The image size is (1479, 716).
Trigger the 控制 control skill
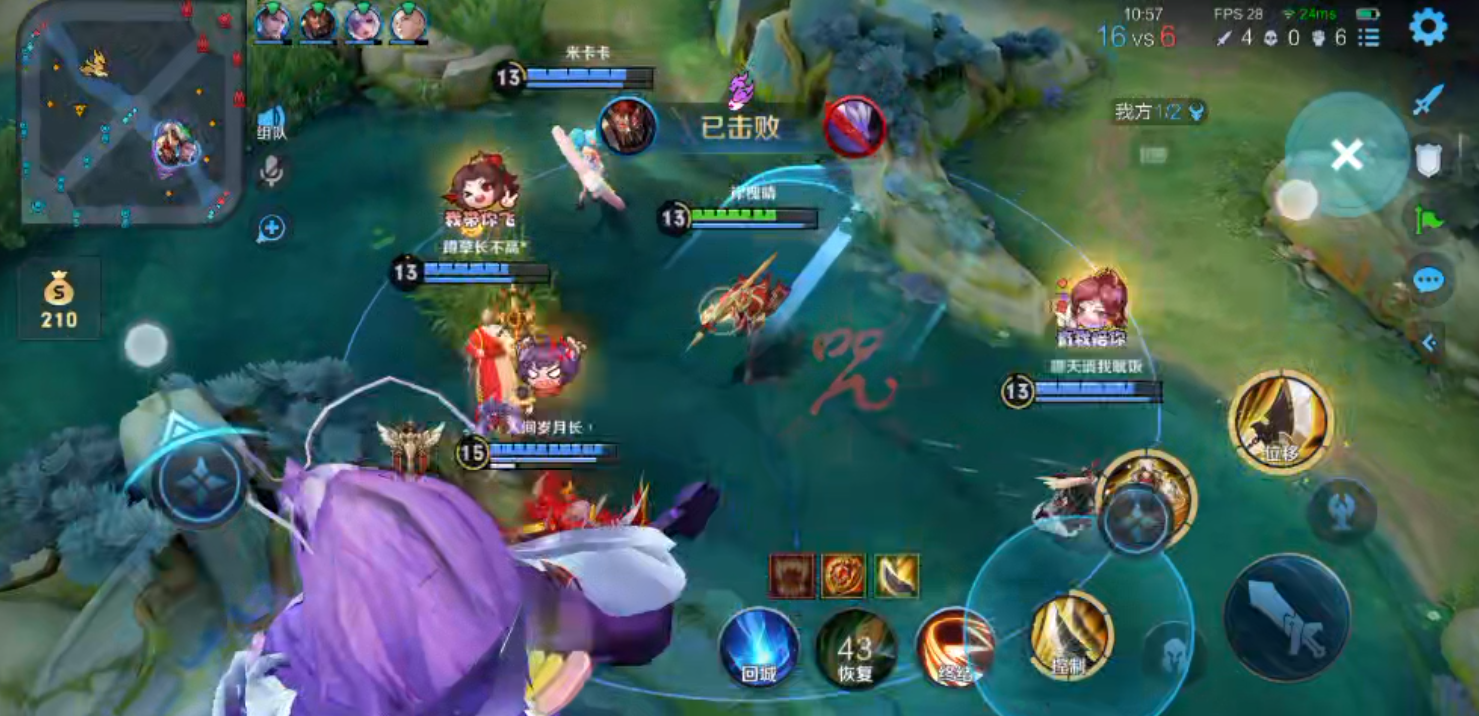coord(1071,636)
